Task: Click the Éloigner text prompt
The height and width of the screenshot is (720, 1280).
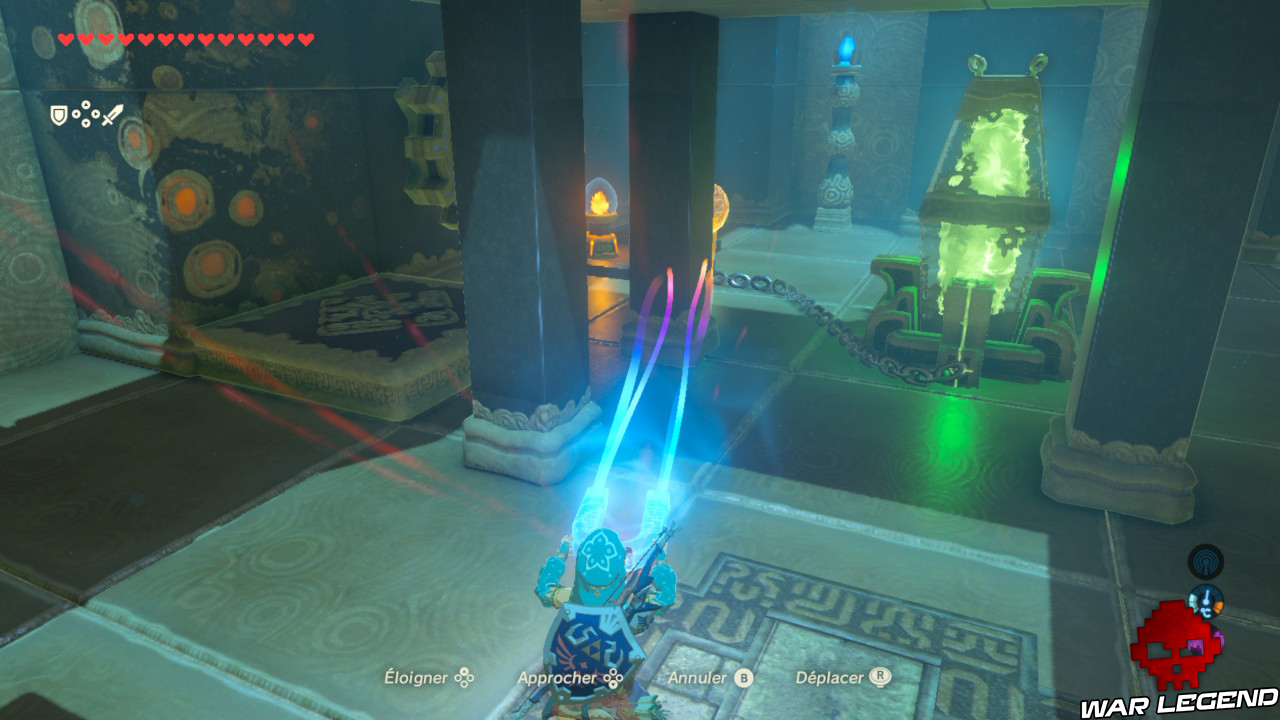Action: coord(416,677)
